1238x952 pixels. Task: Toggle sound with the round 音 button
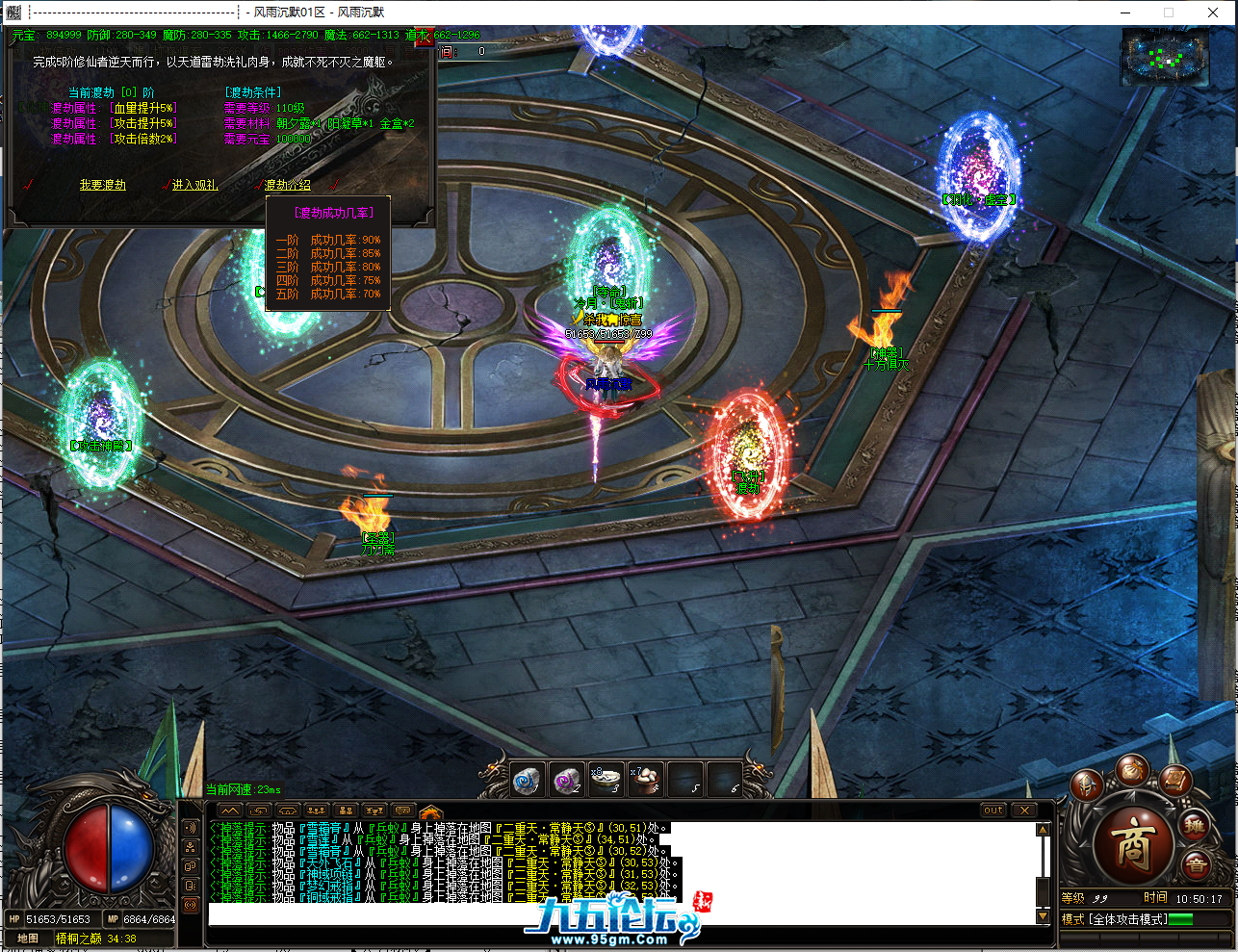(1197, 863)
